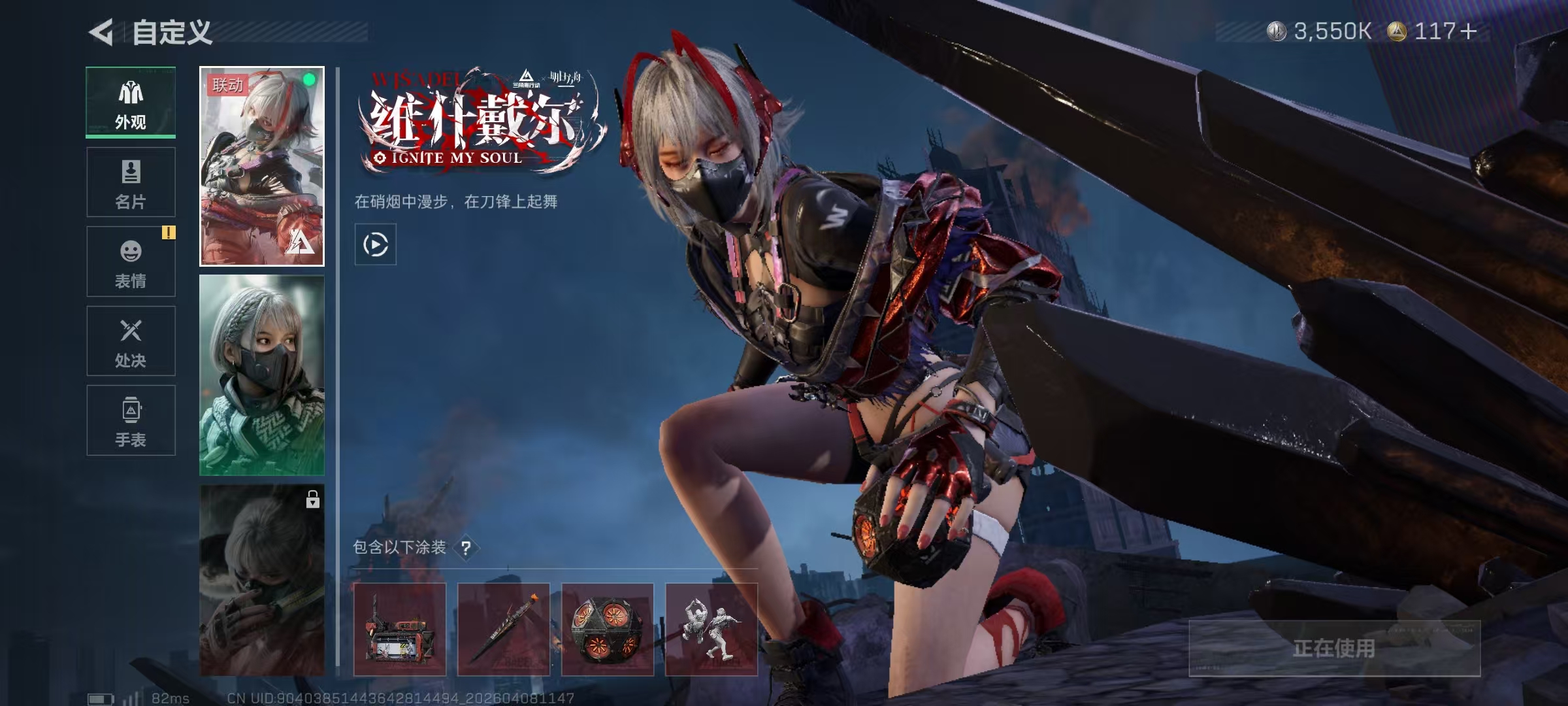Switch to the 处决 execution tab

(131, 341)
